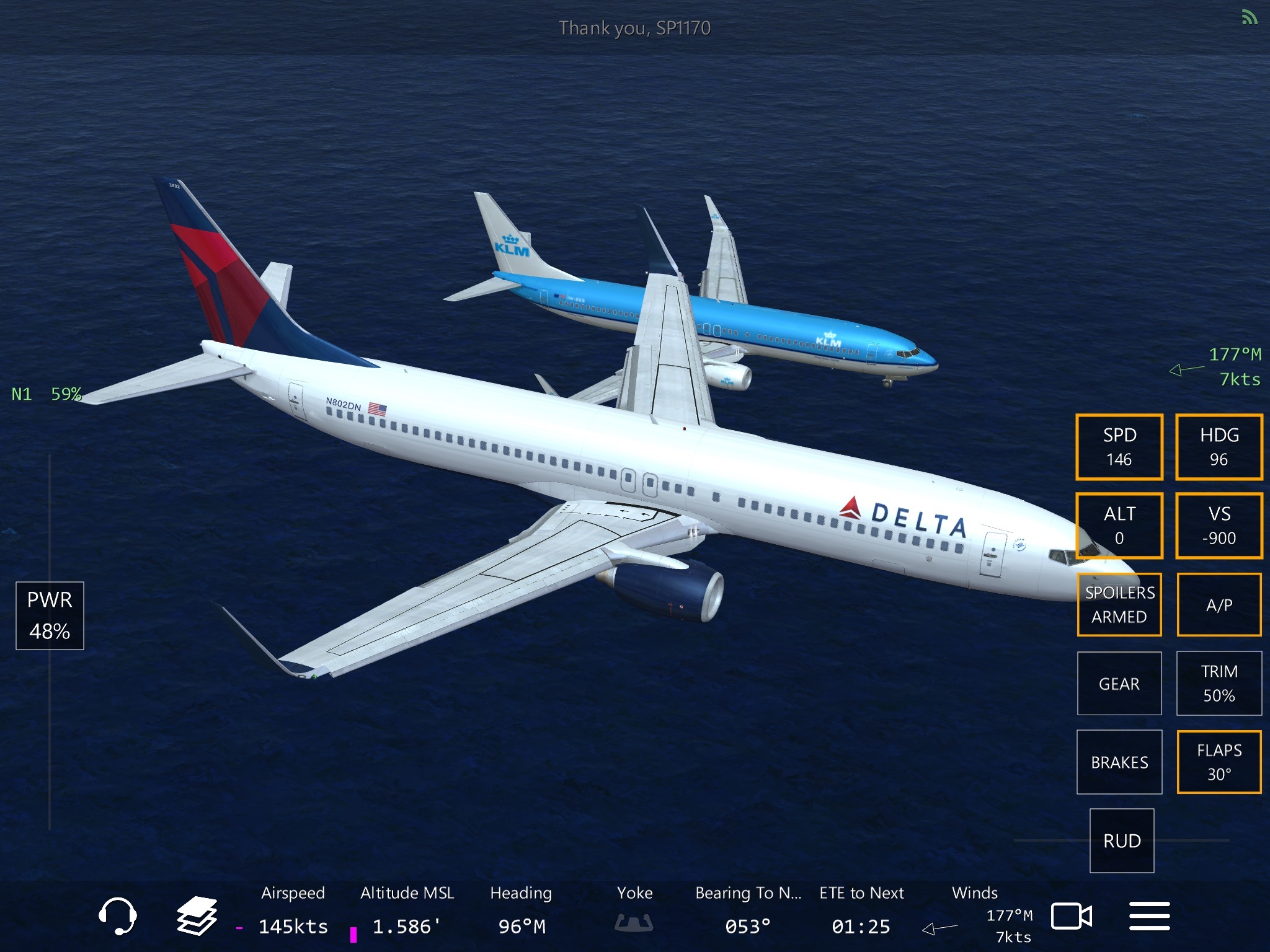Viewport: 1270px width, 952px height.
Task: Tap the Yoke status item
Action: click(x=634, y=910)
